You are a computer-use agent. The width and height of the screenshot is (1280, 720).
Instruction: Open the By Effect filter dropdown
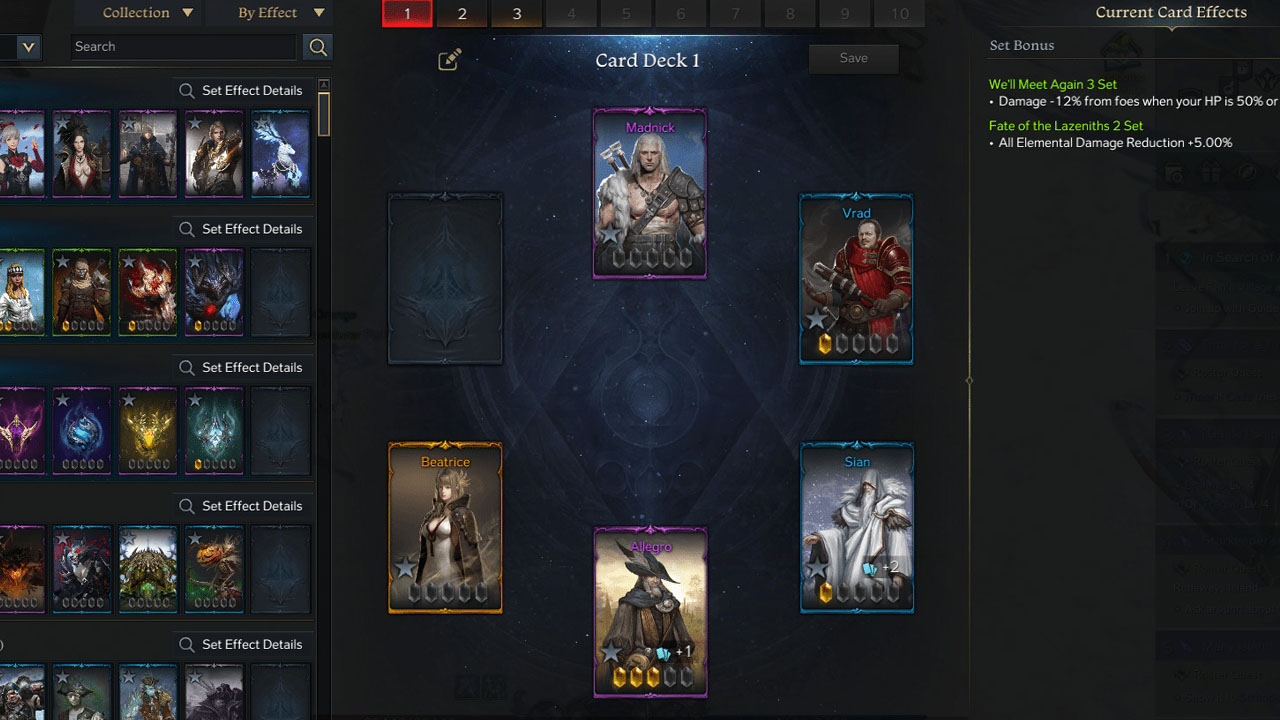(270, 13)
